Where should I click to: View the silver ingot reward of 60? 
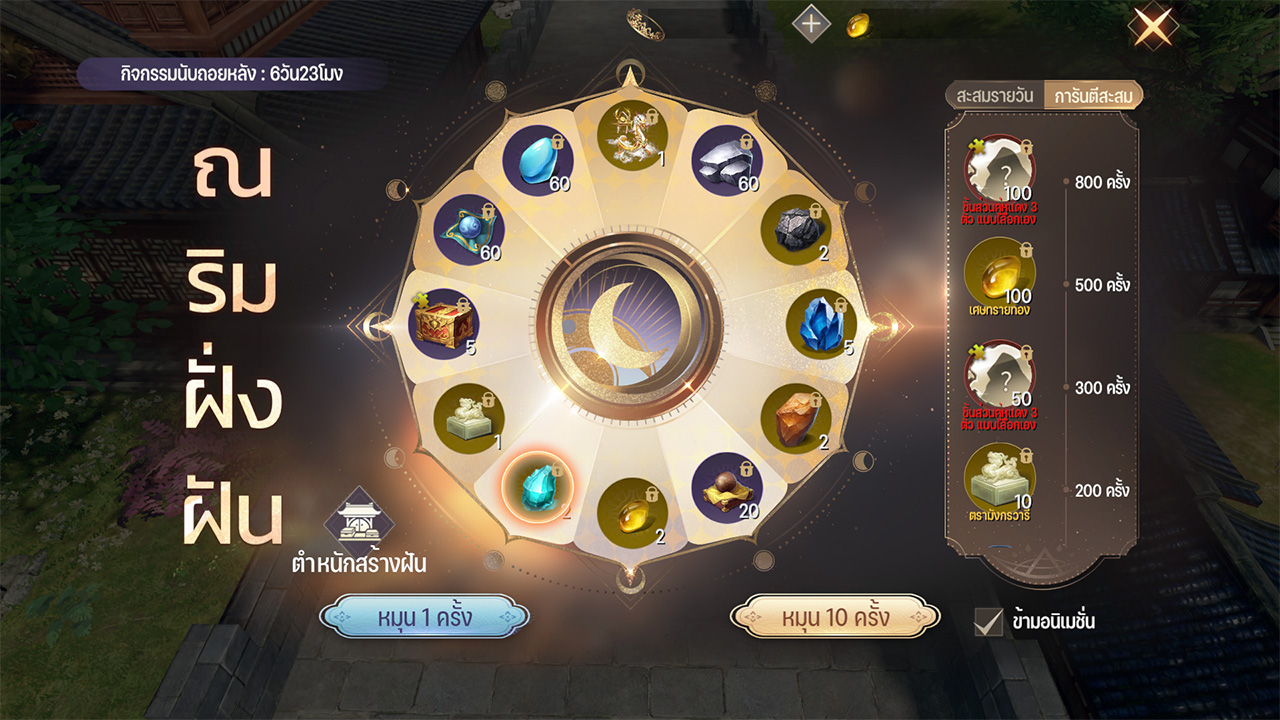(727, 160)
